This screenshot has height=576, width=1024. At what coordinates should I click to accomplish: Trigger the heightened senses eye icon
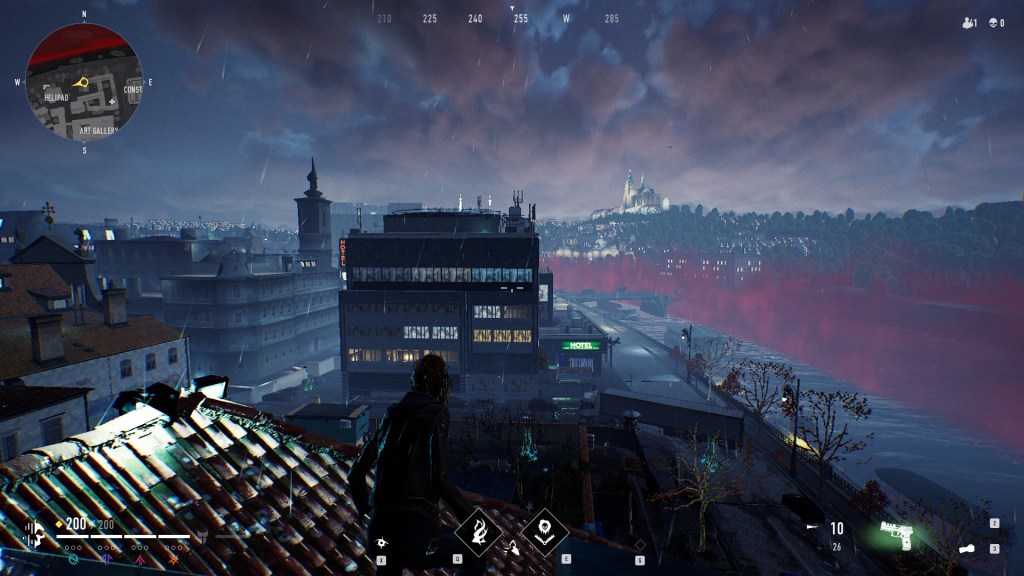pyautogui.click(x=381, y=542)
